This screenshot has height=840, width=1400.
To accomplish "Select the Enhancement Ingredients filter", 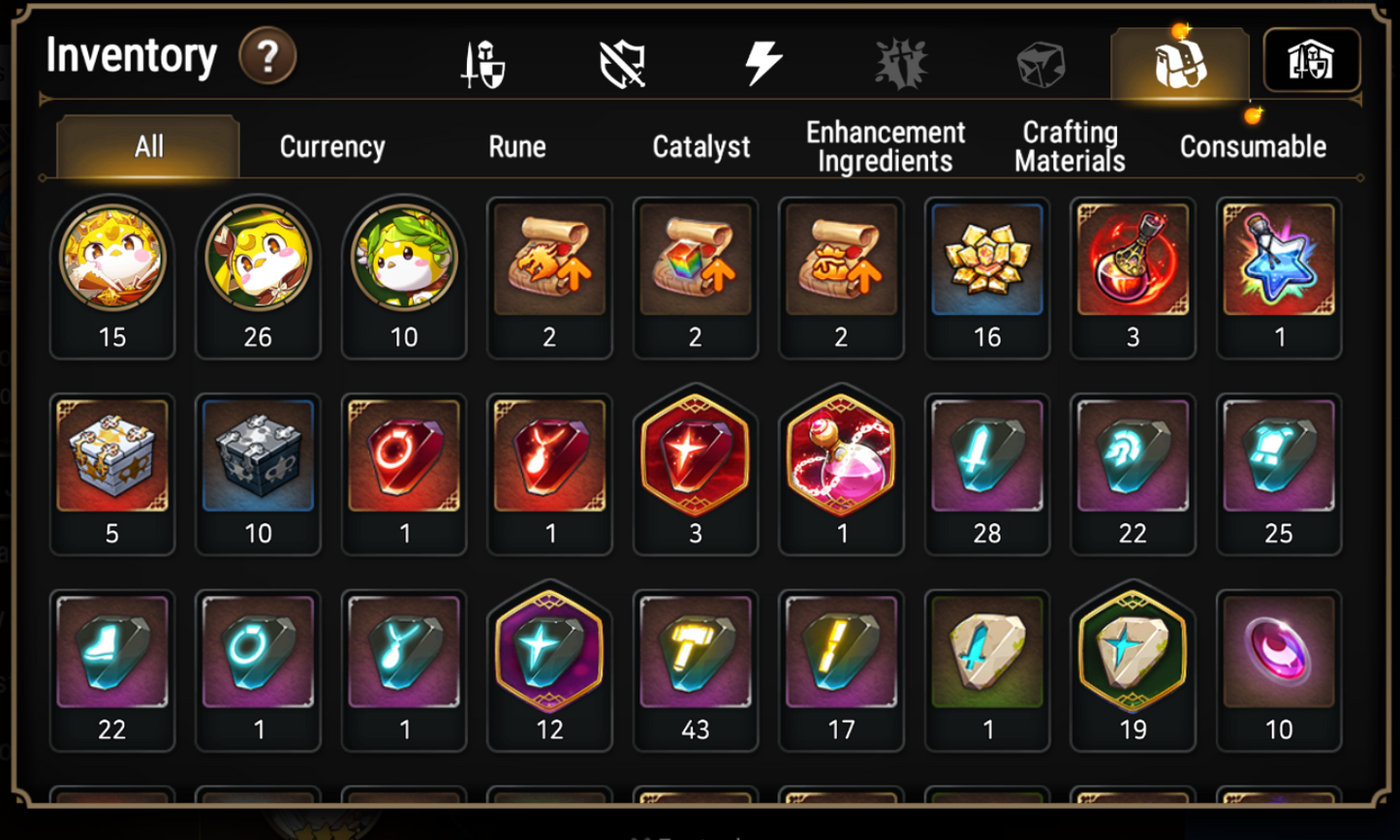I will (x=883, y=145).
